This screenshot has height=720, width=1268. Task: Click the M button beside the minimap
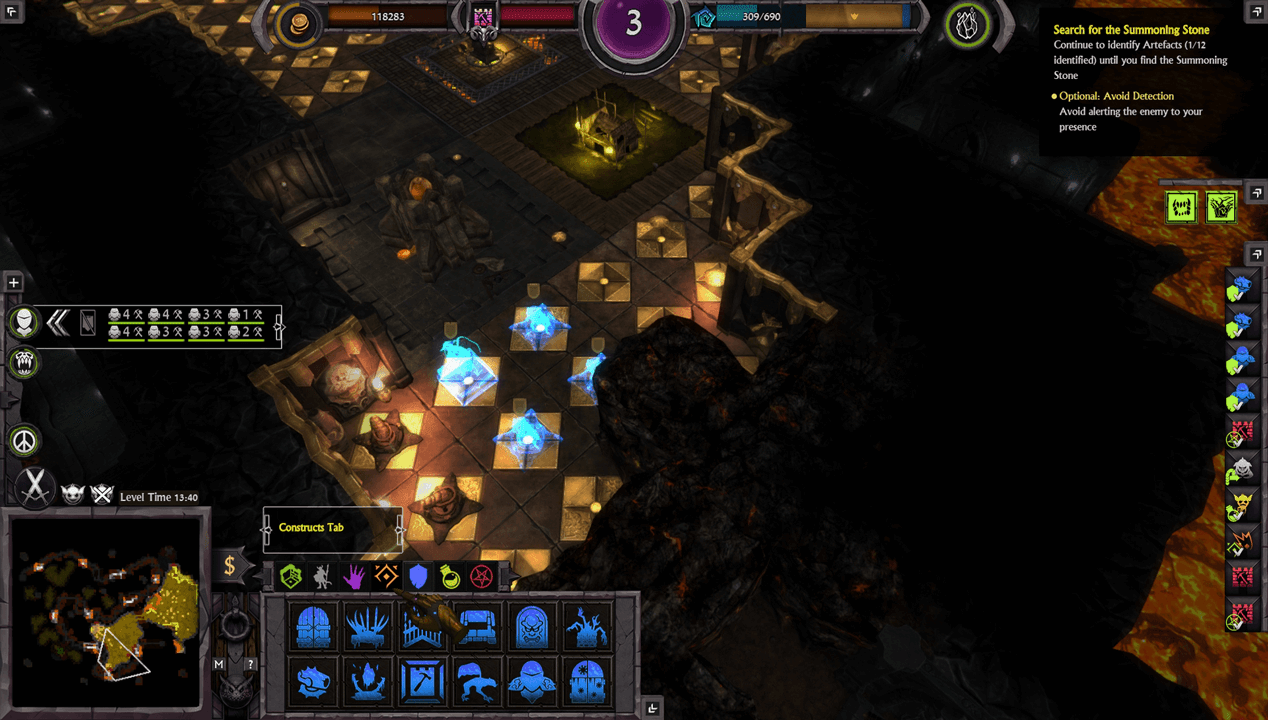point(219,664)
